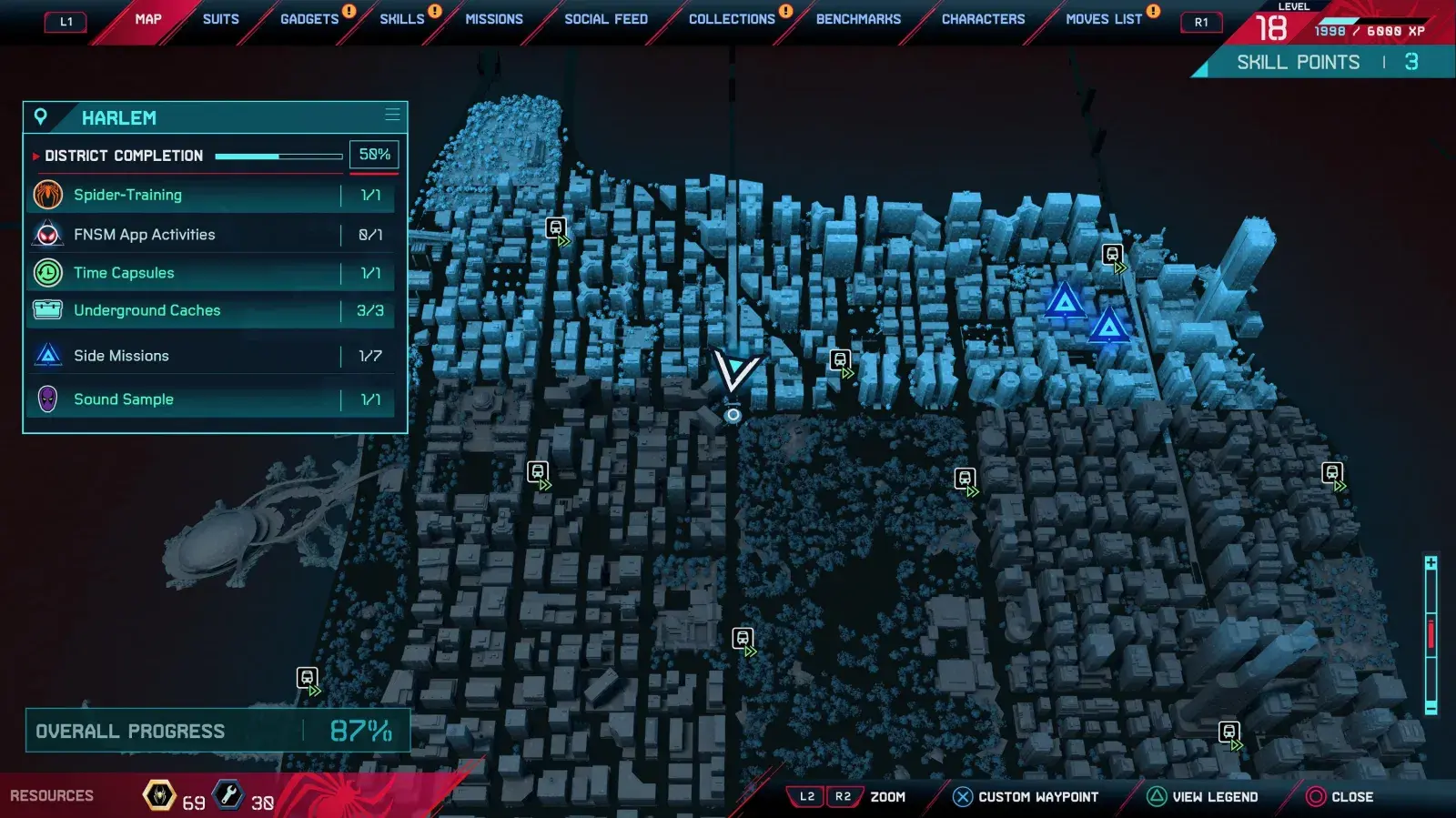View the Moves List tab
1456x818 pixels.
click(1104, 19)
